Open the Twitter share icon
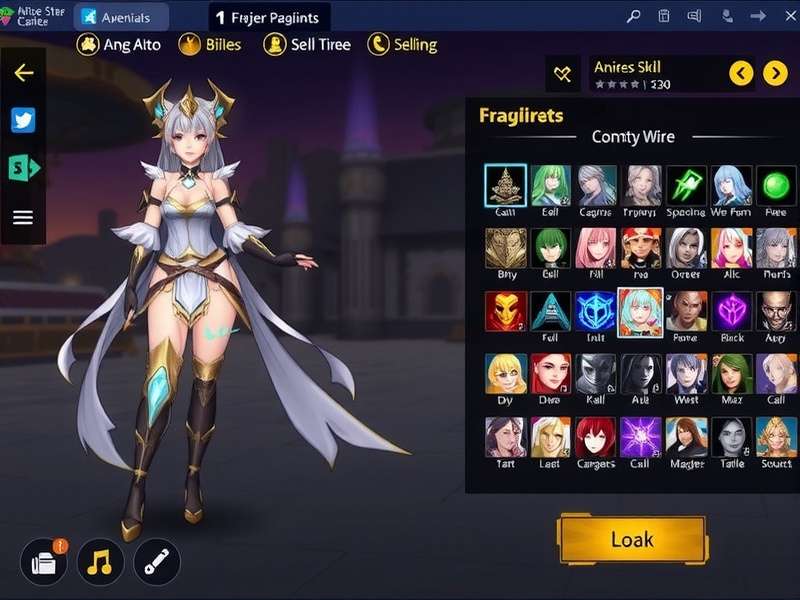This screenshot has height=600, width=800. point(23,121)
